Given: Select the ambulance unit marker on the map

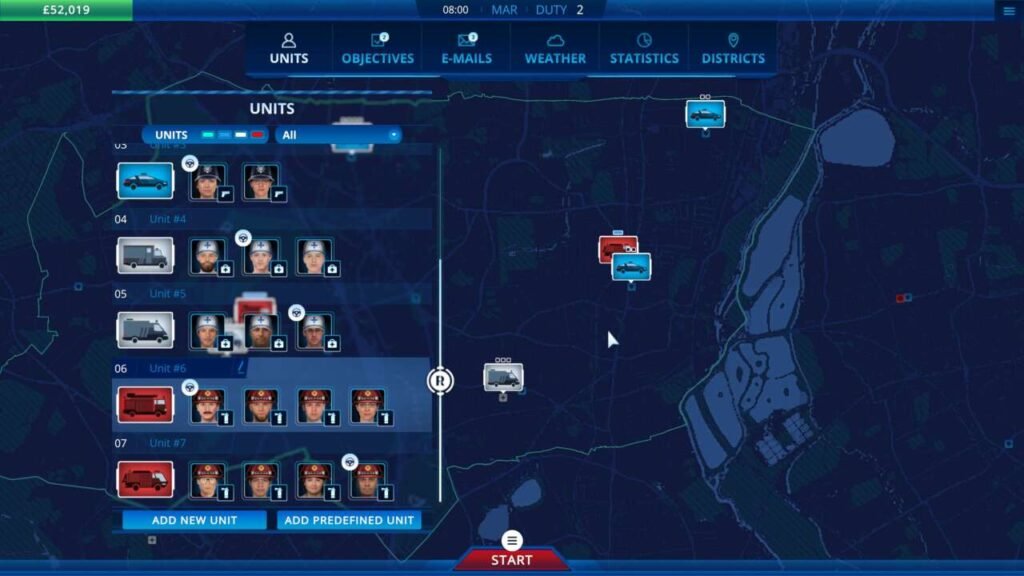Looking at the screenshot, I should tap(503, 377).
